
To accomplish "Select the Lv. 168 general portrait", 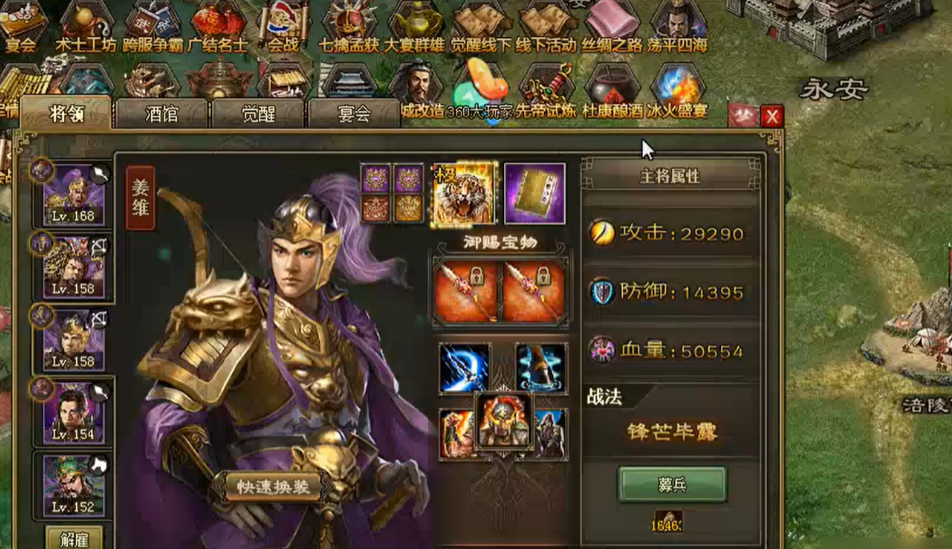I will click(74, 196).
